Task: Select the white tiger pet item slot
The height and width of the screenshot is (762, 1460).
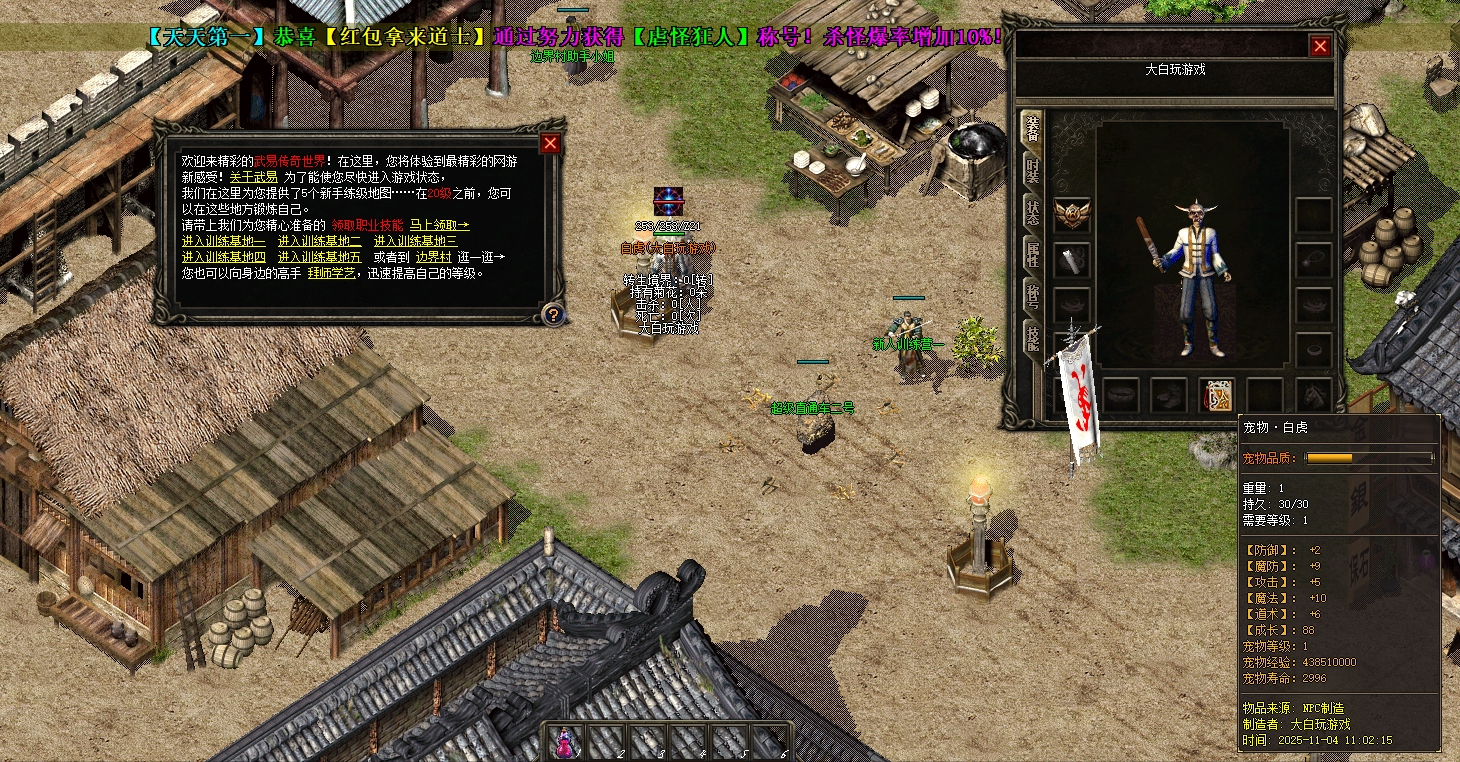Action: [1217, 395]
